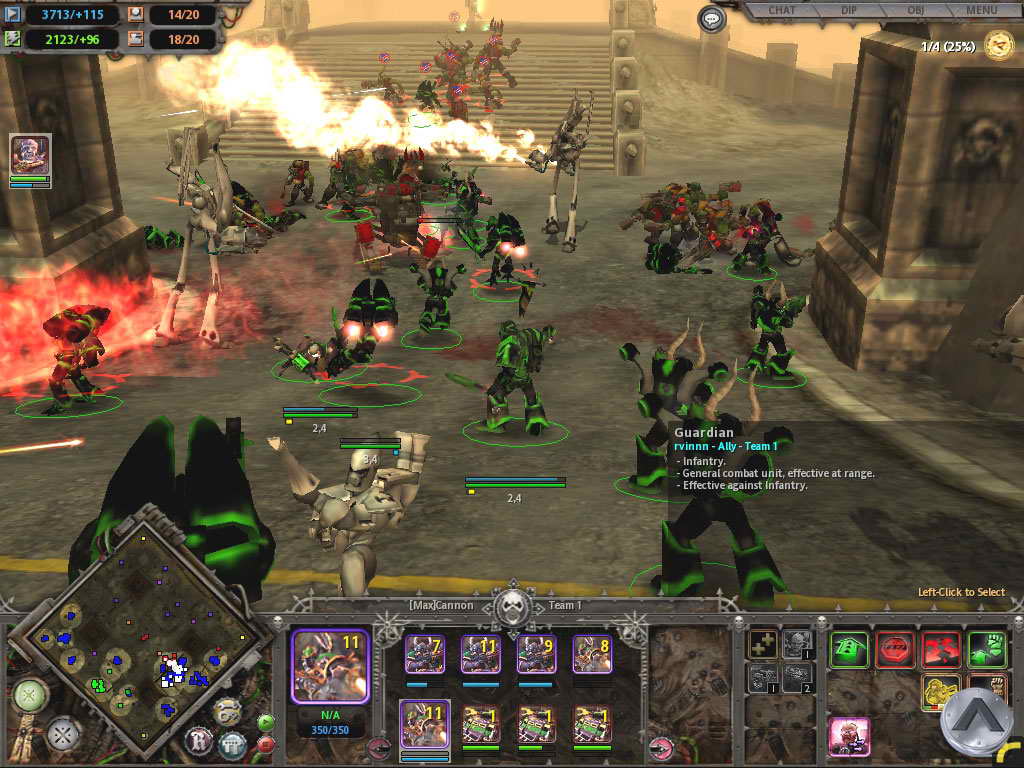Viewport: 1024px width, 768px height.
Task: Select the squad tile numbered 7
Action: [x=424, y=653]
